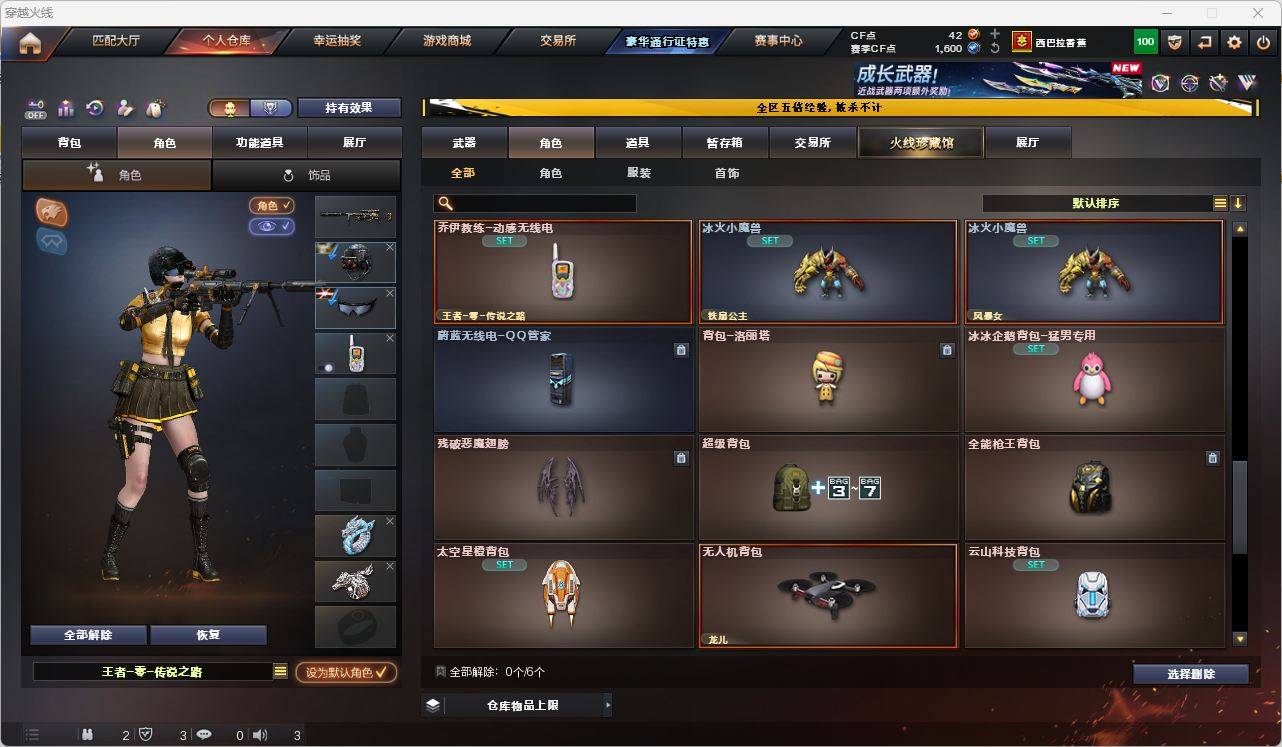Adjust the volume speaker control in the bottom bar

pos(260,735)
